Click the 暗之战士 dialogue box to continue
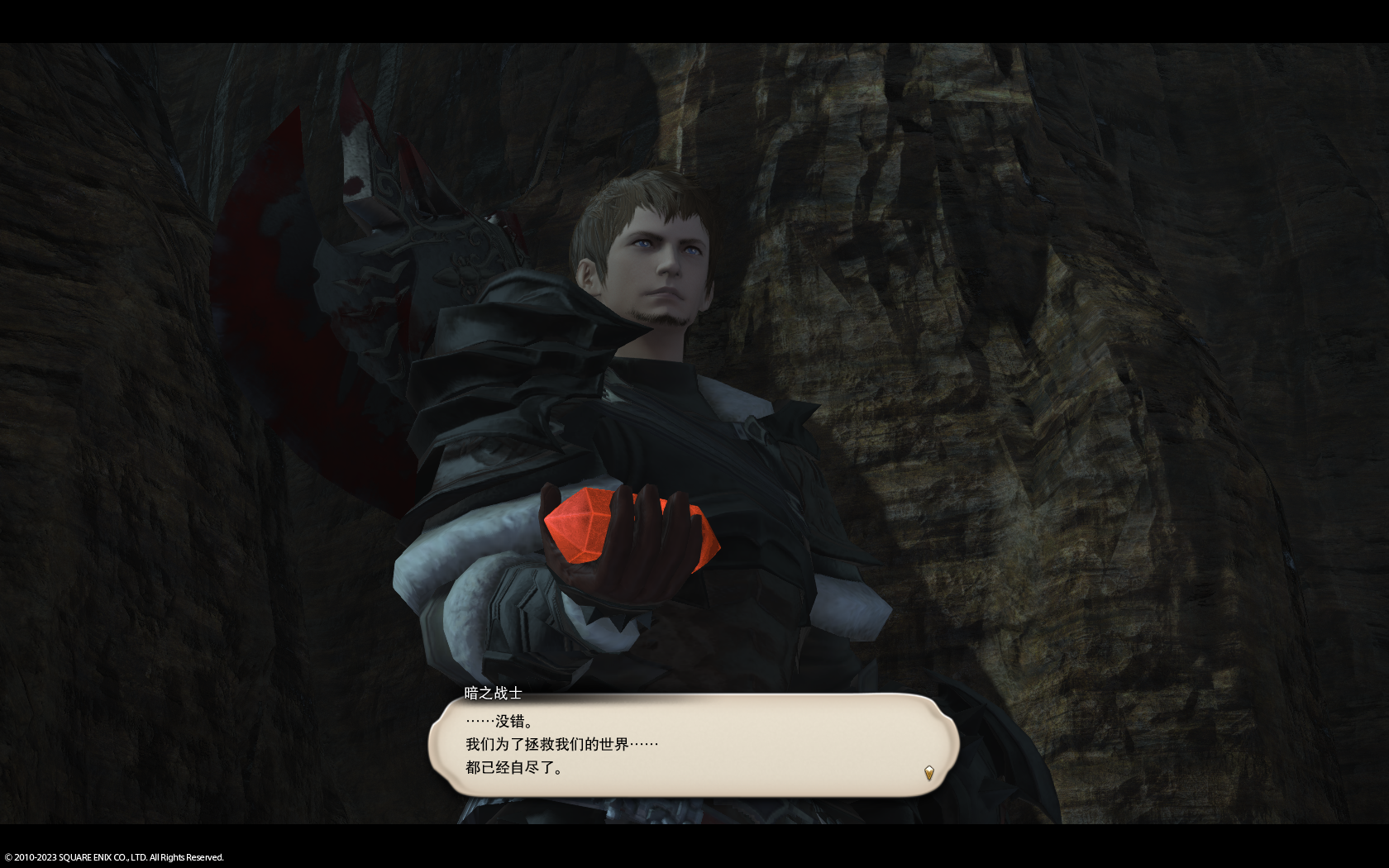This screenshot has height=868, width=1389. pyautogui.click(x=693, y=745)
